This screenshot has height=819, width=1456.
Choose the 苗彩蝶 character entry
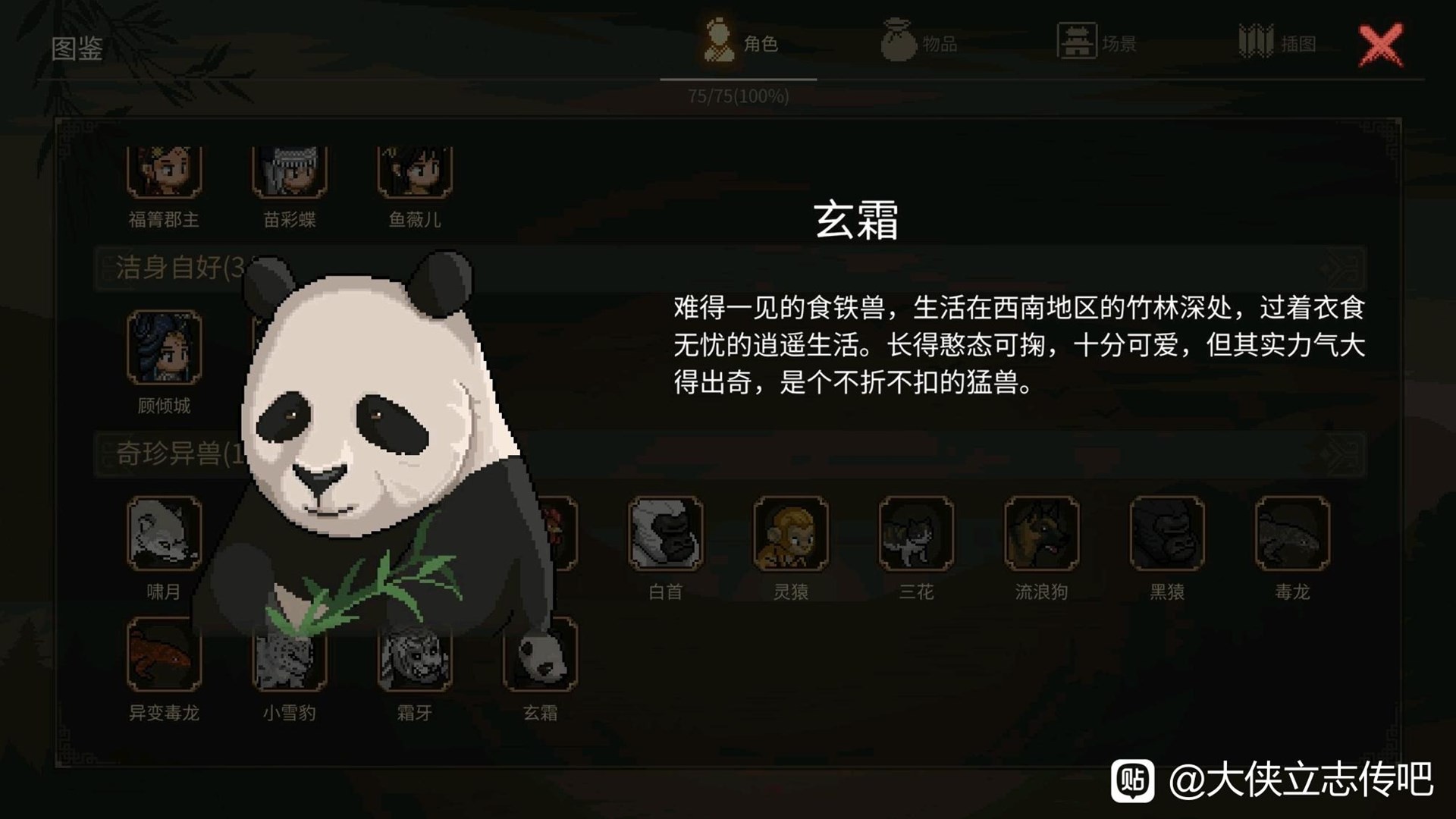tap(289, 172)
